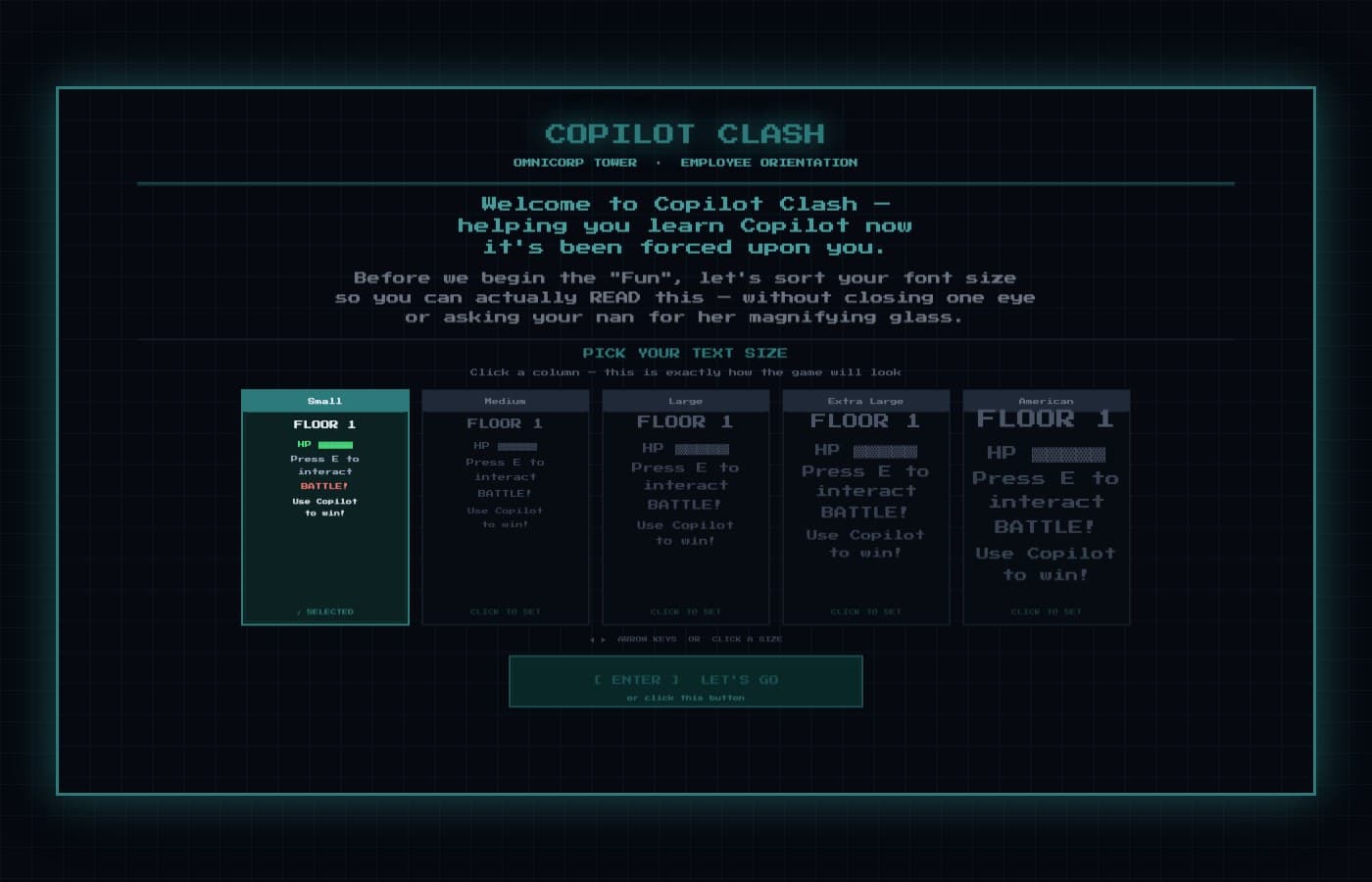Click CLICK TO SET under American
The height and width of the screenshot is (882, 1372).
pyautogui.click(x=1046, y=611)
